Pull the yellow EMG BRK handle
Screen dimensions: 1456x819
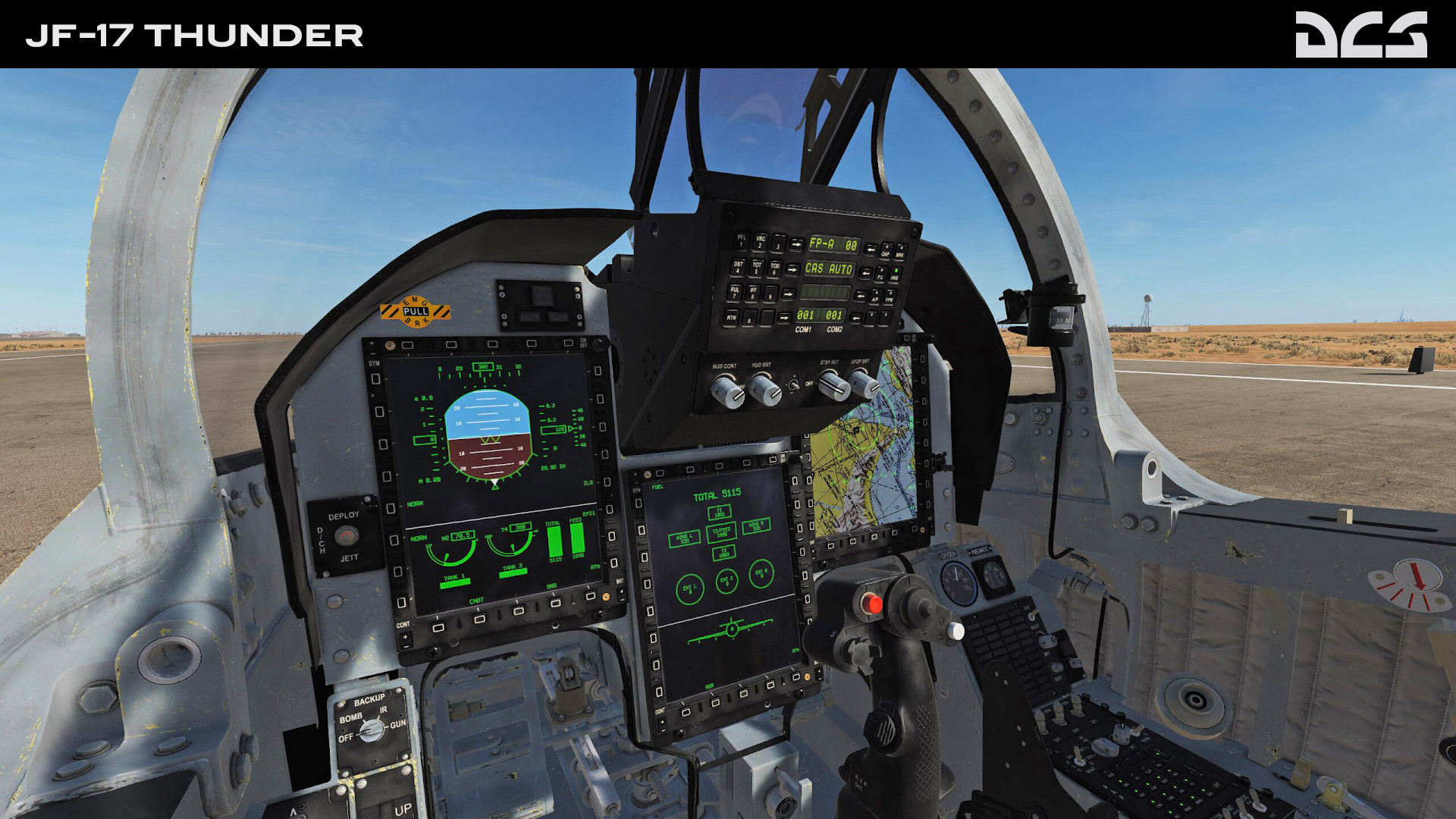tap(416, 310)
